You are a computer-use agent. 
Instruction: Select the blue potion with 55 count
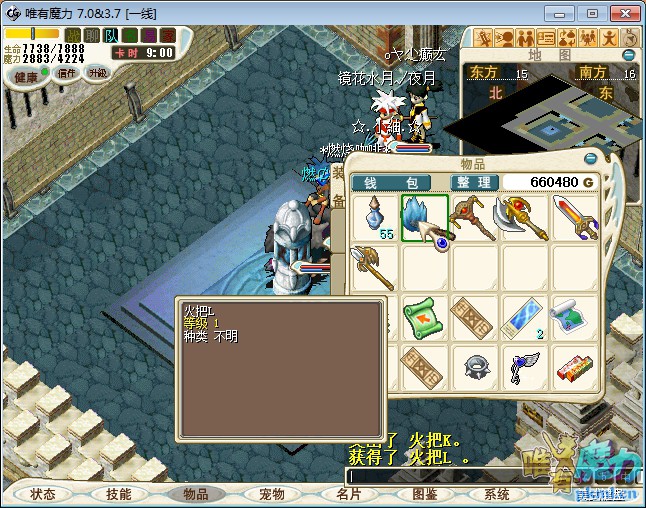coord(377,218)
